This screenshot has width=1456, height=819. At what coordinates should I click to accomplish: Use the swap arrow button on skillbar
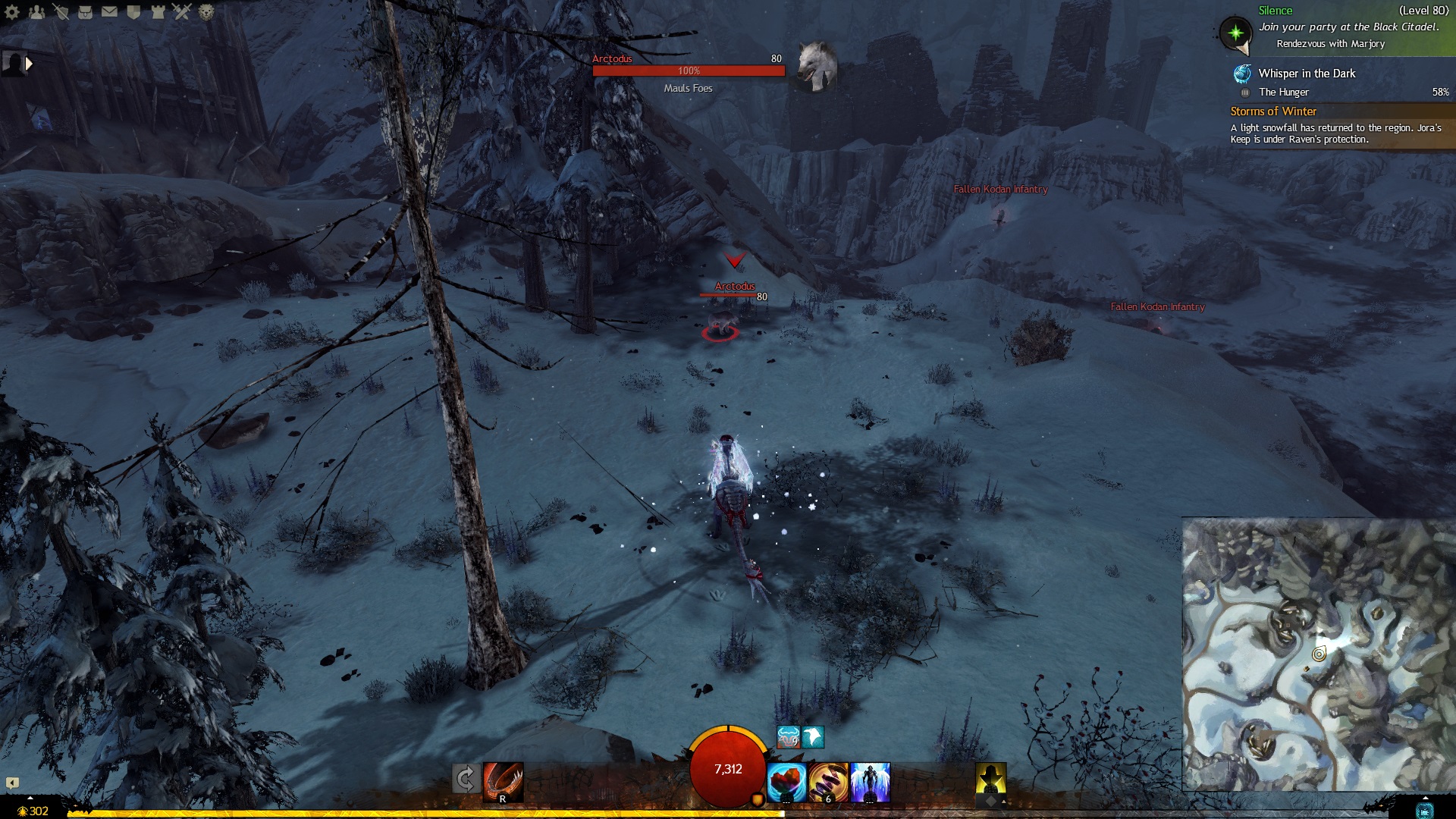coord(466,779)
